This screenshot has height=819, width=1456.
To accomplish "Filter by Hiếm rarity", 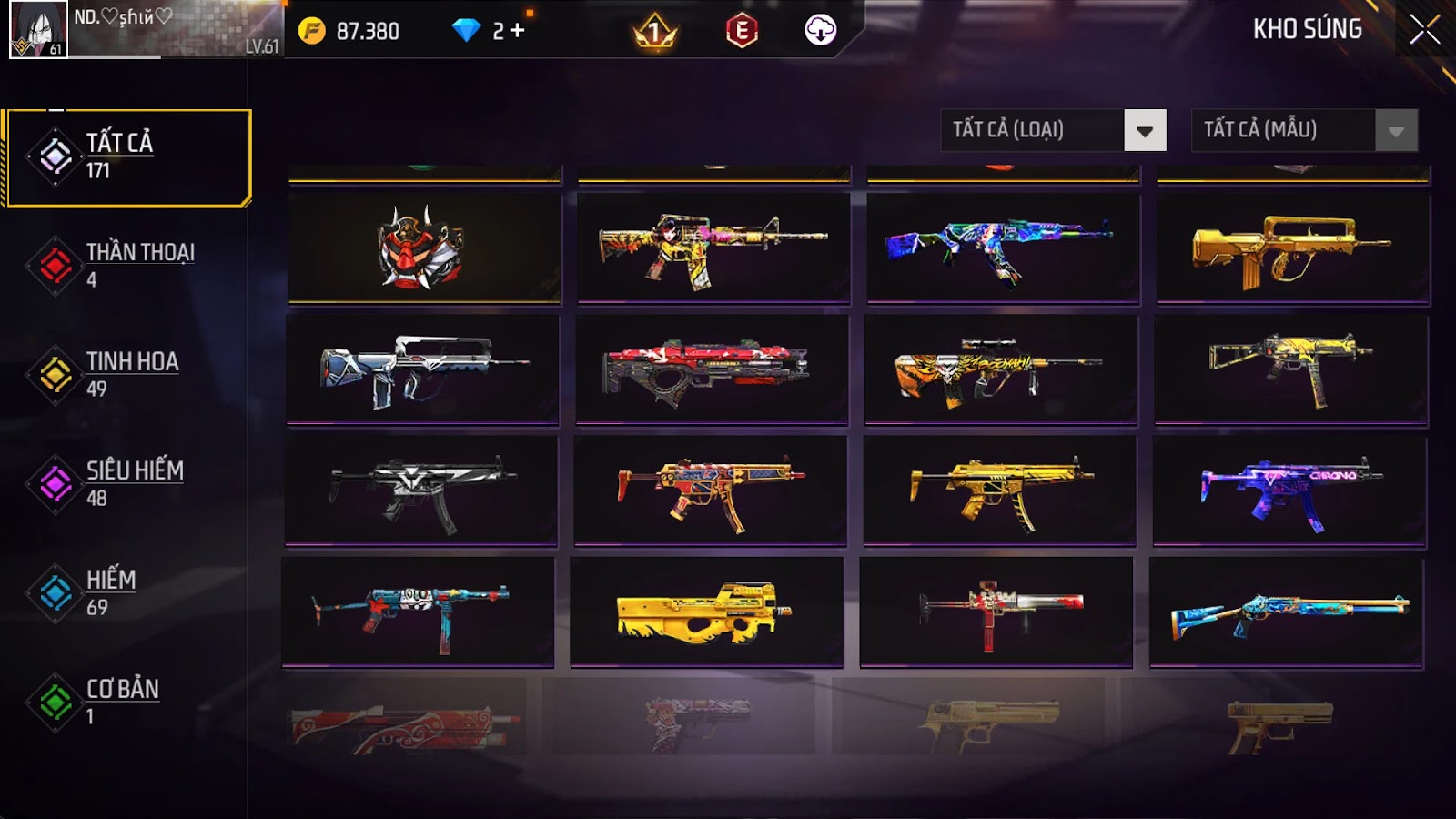I will (127, 593).
